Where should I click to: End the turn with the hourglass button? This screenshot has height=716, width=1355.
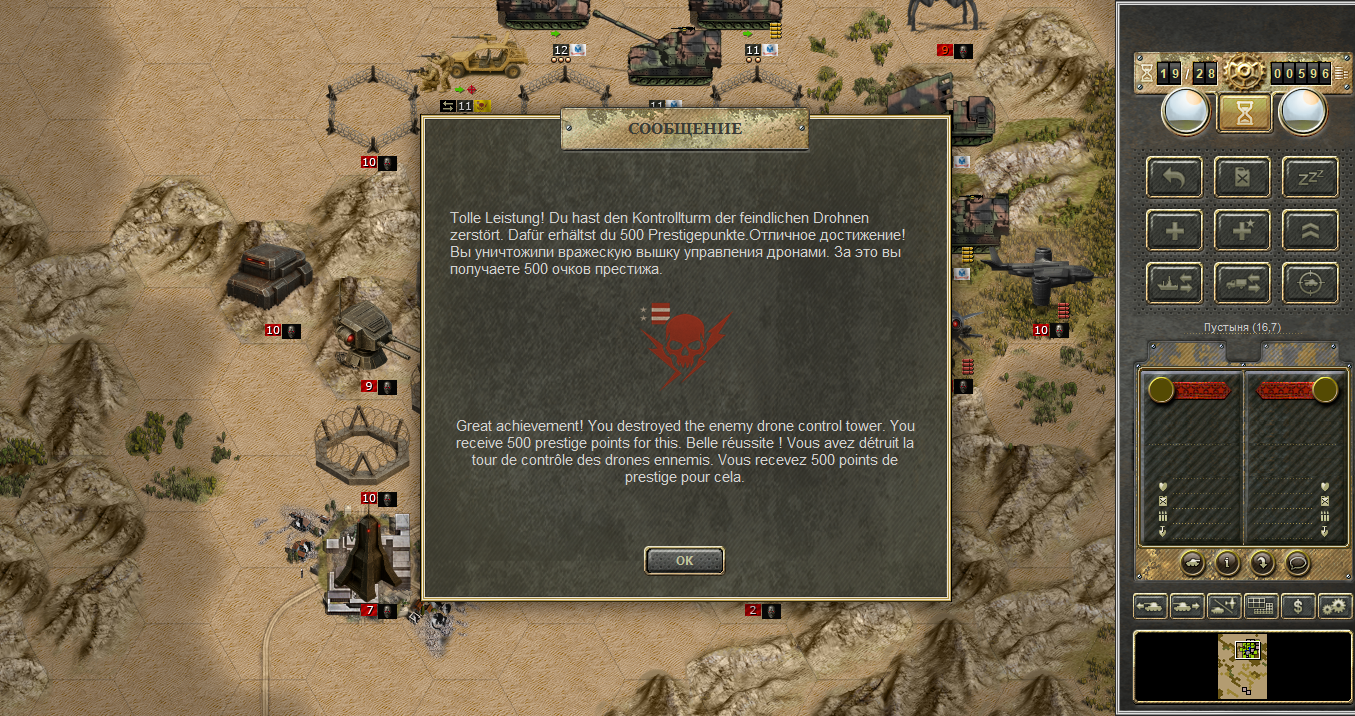(1244, 113)
